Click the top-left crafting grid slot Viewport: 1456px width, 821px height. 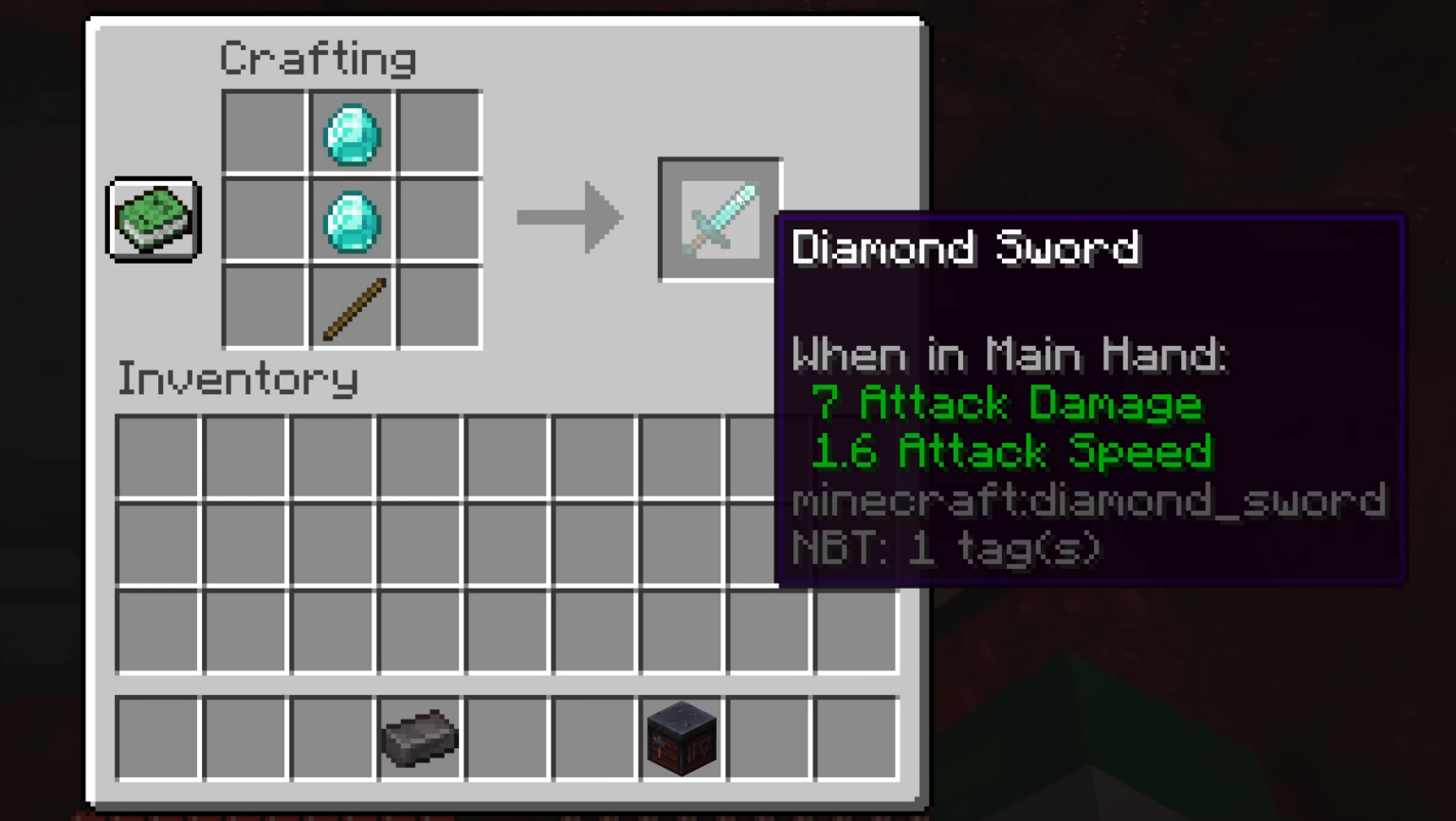pos(264,133)
